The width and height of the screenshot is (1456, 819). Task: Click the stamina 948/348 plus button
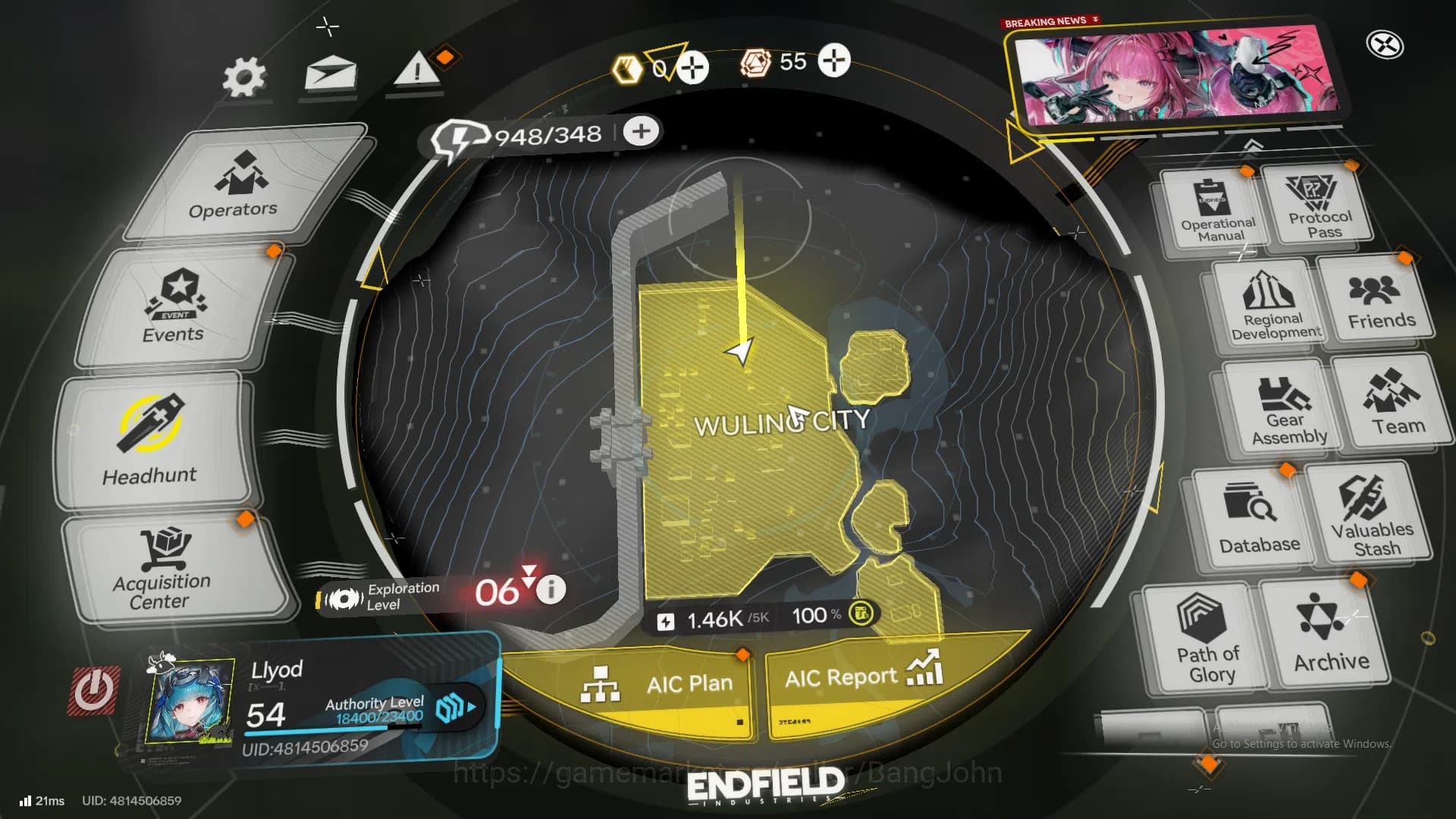641,130
